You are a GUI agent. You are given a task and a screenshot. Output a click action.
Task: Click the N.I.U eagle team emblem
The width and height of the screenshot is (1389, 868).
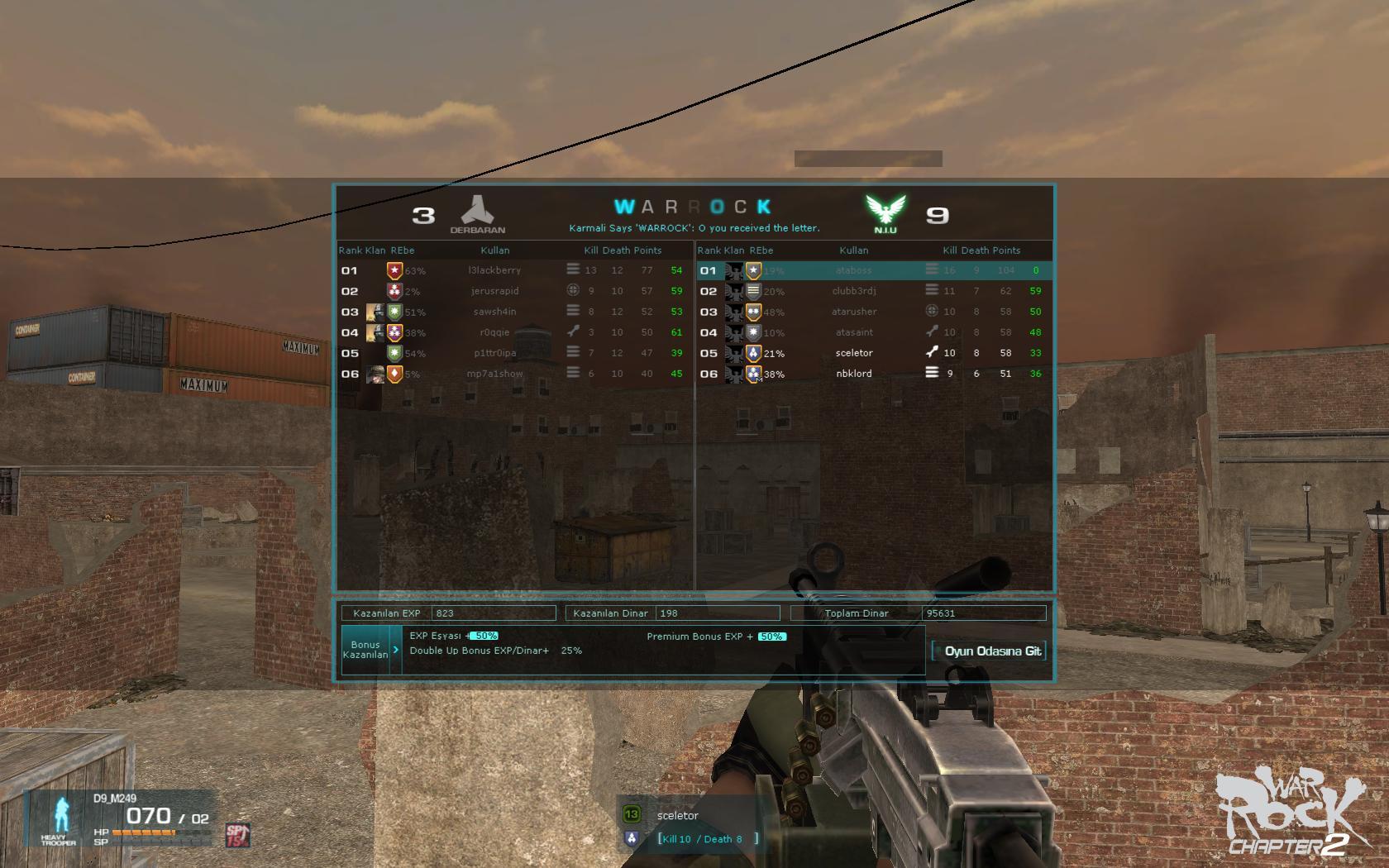(x=885, y=212)
